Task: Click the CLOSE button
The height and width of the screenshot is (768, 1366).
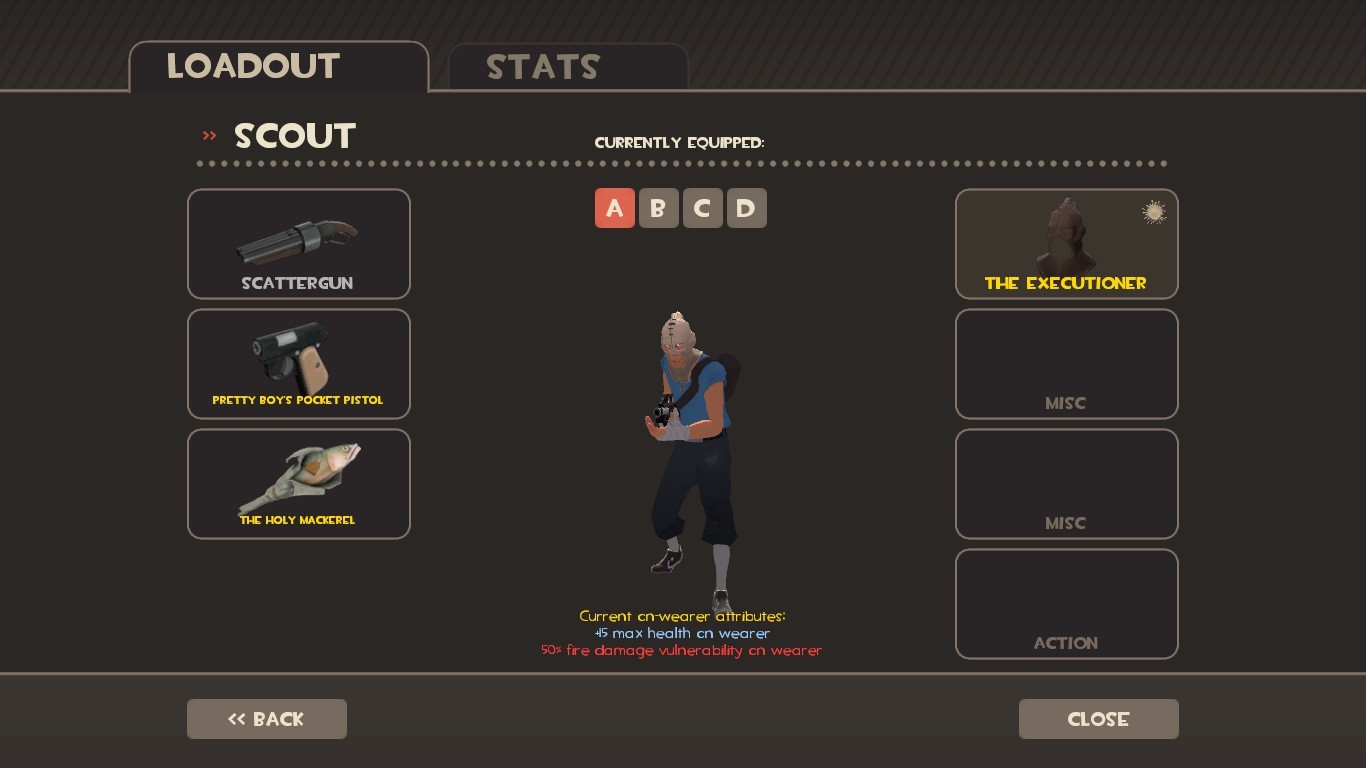Action: click(1098, 718)
